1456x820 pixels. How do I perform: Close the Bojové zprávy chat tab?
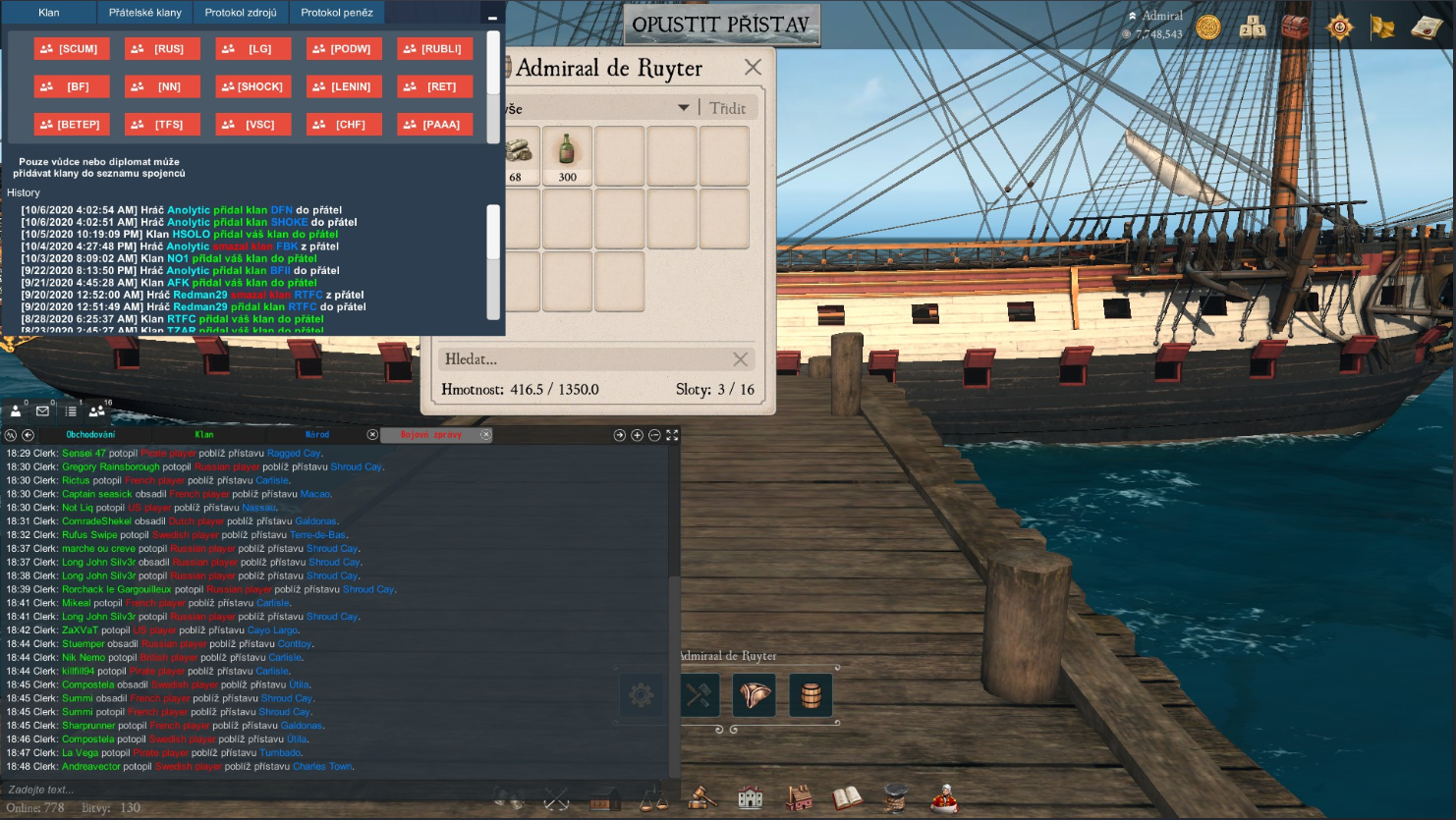(x=485, y=434)
